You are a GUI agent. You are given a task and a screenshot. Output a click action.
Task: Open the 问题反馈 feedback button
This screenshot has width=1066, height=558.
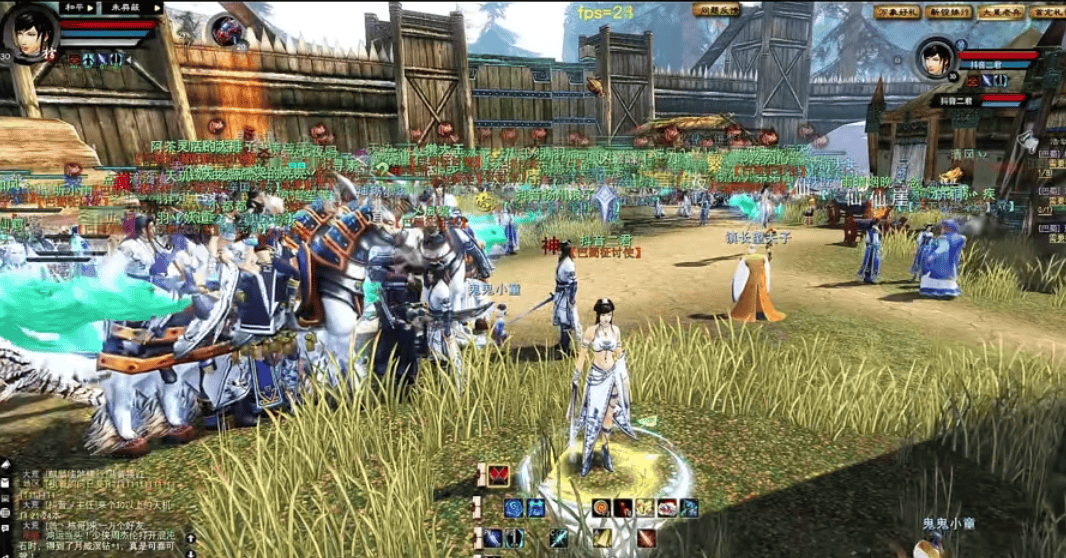point(716,10)
